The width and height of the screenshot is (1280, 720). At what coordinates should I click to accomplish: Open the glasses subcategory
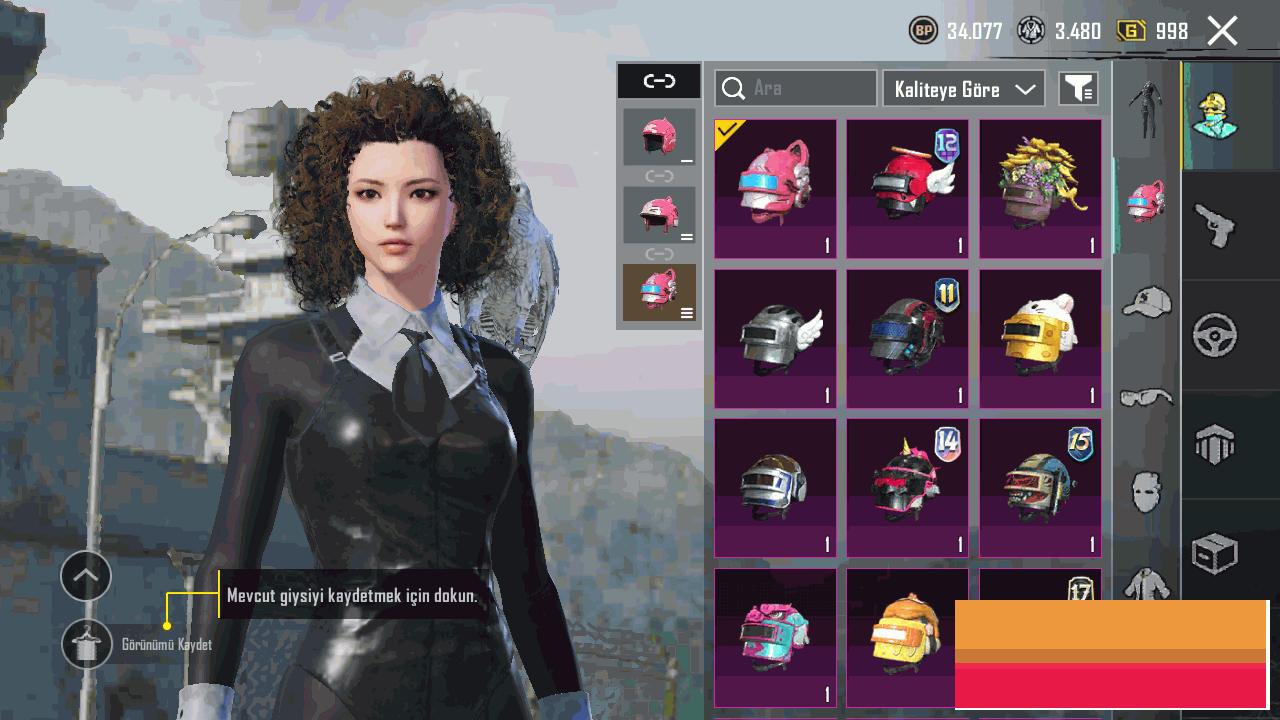point(1146,398)
